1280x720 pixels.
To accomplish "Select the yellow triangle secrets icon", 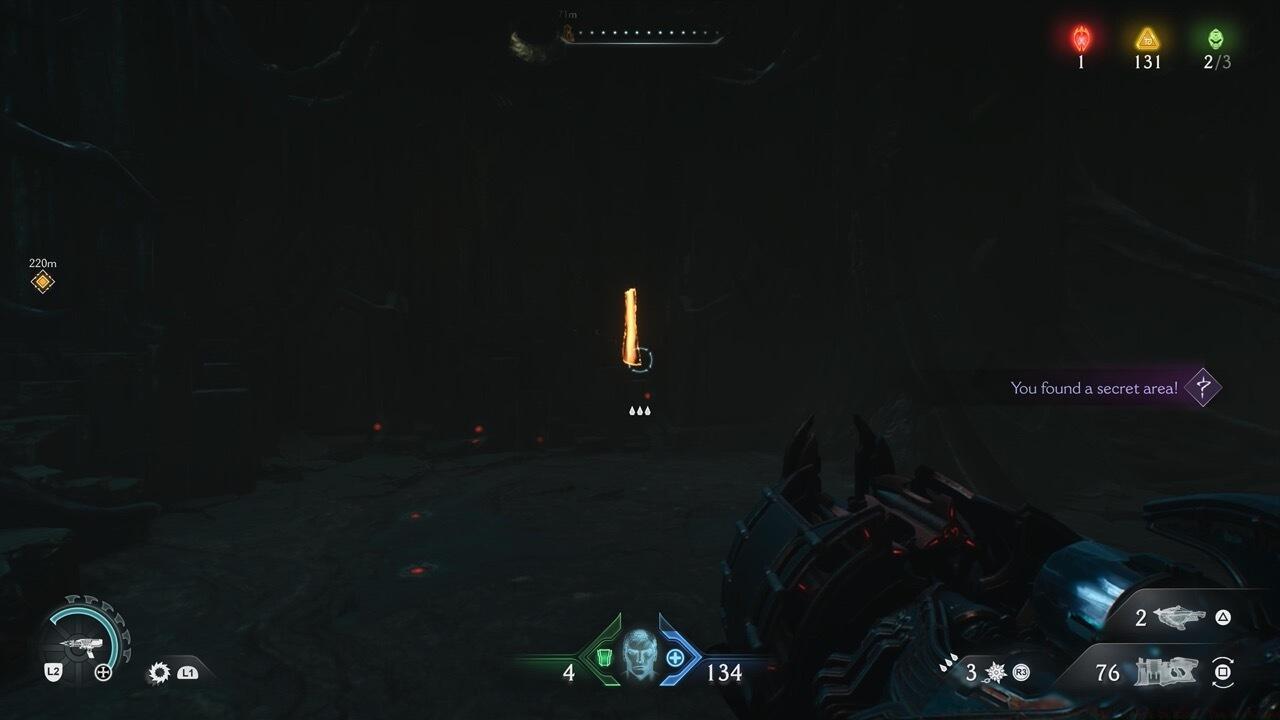I will pyautogui.click(x=1147, y=37).
